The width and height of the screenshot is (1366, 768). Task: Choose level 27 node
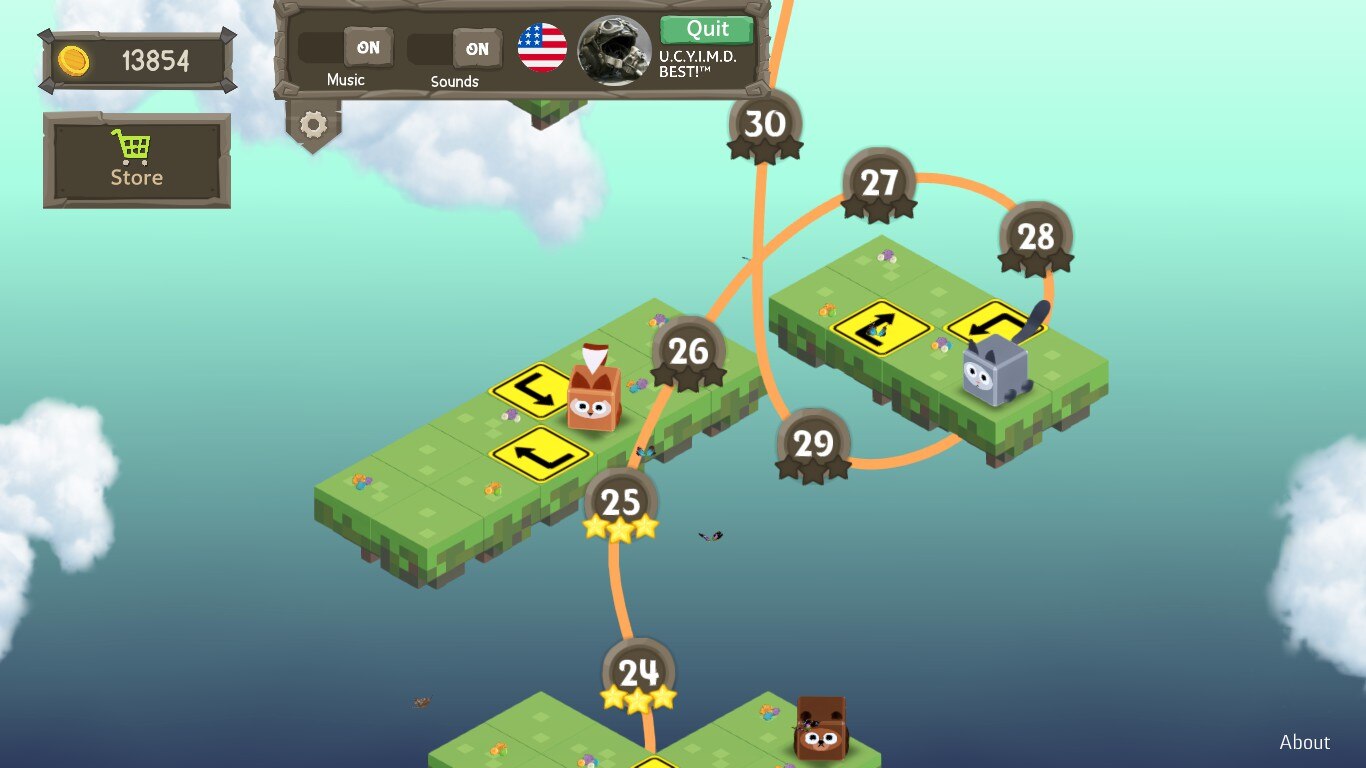(879, 184)
